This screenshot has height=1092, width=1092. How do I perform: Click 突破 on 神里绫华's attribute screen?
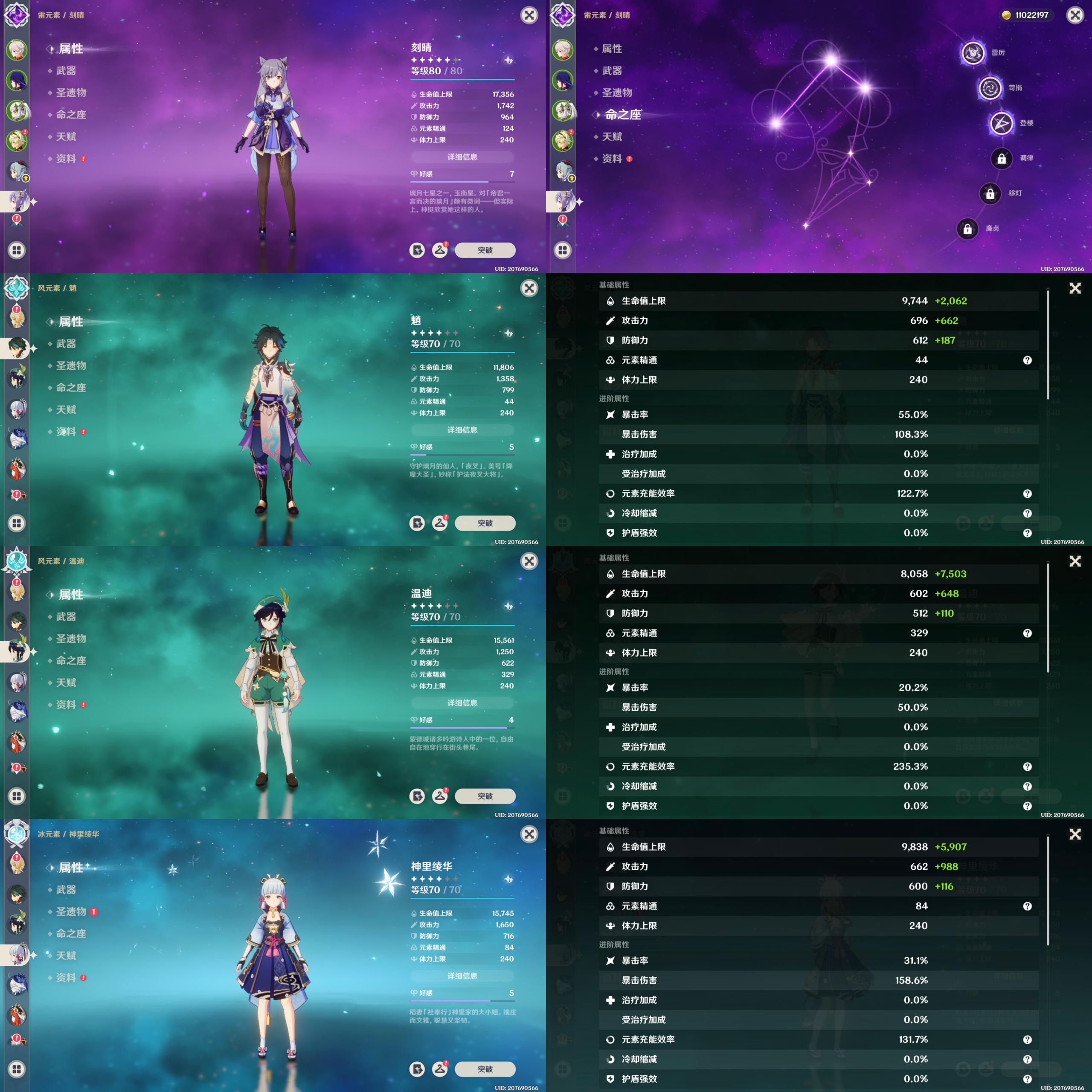point(485,1069)
